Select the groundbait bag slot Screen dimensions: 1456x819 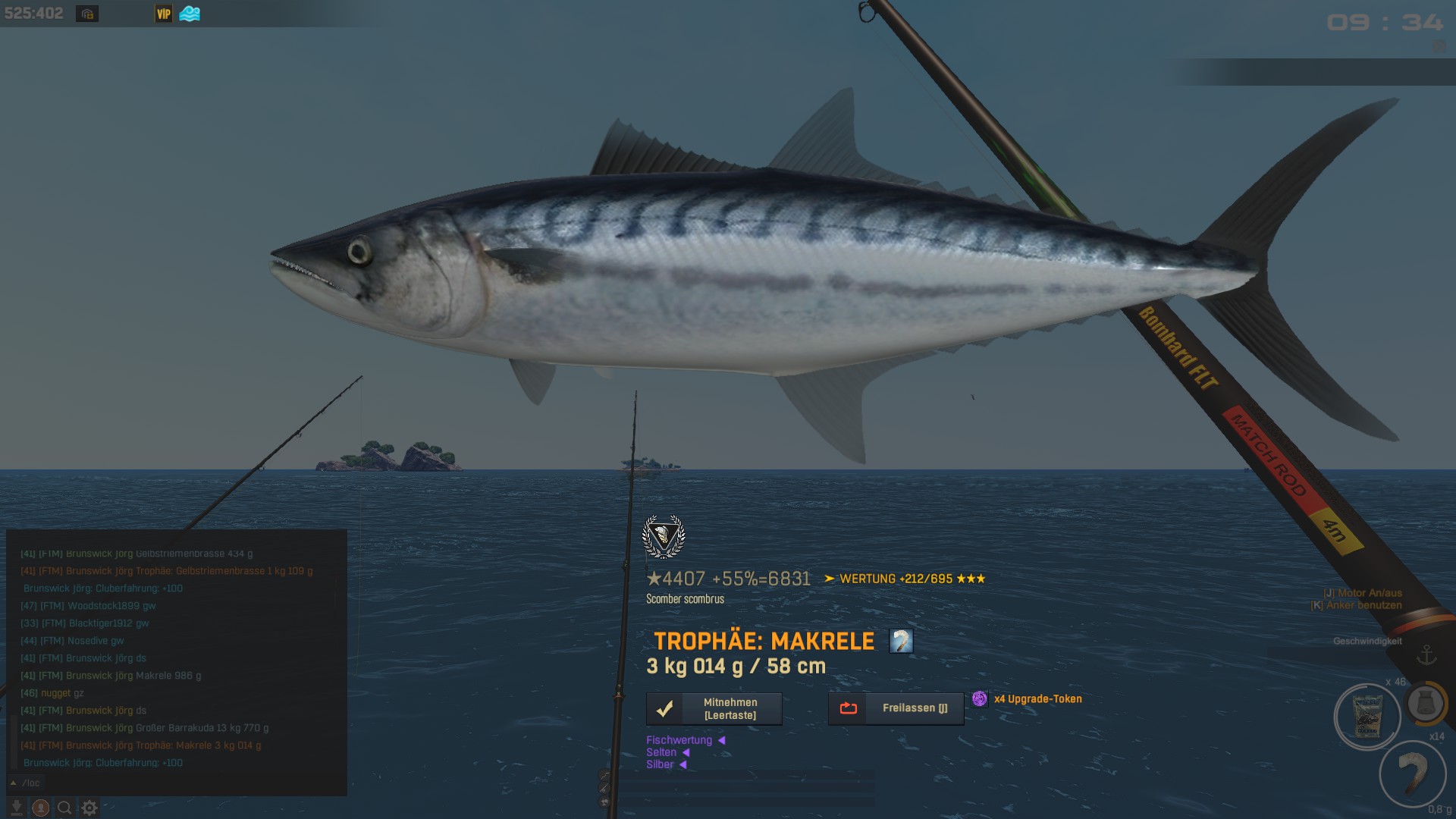1367,717
